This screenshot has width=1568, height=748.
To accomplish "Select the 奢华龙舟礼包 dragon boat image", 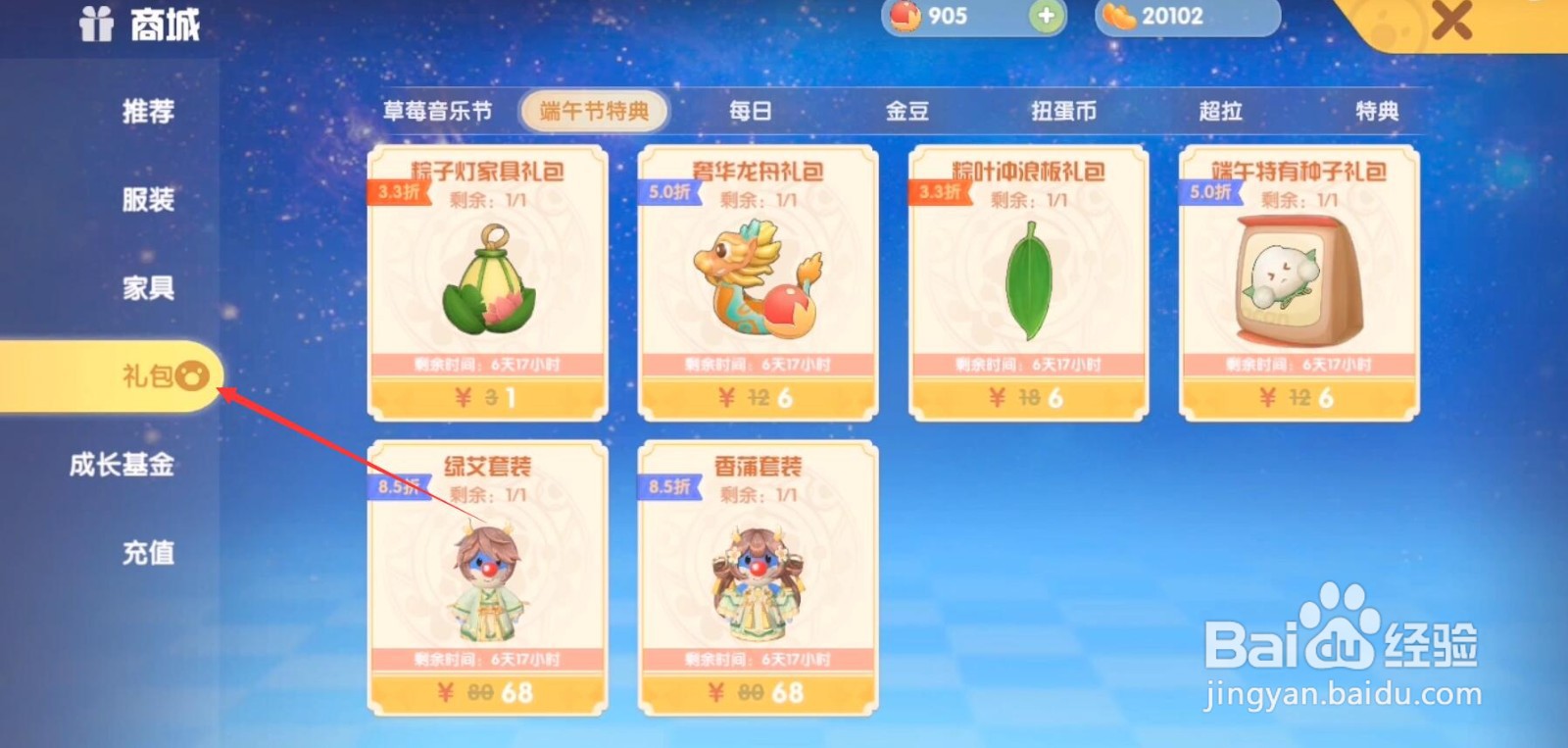I will [x=758, y=279].
